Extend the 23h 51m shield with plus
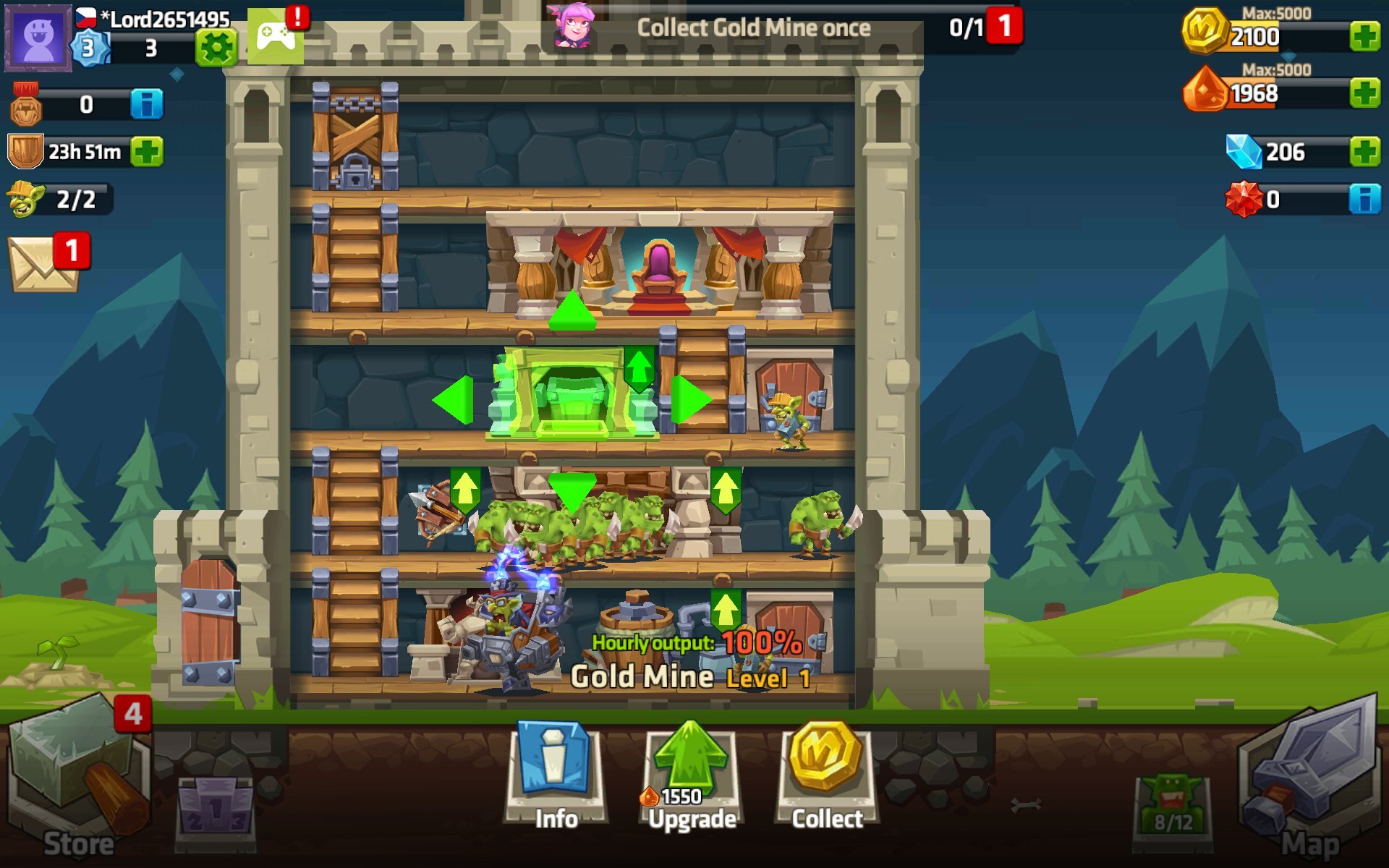Screen dimensions: 1389x868 [148, 150]
